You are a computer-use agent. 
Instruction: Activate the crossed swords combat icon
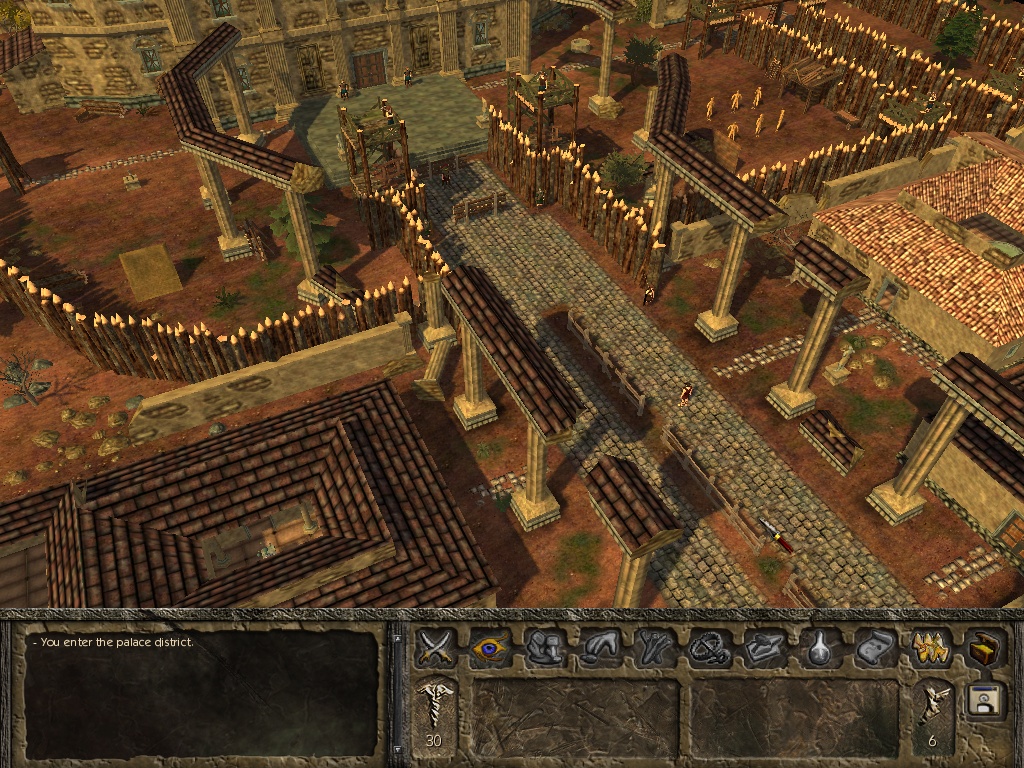(x=436, y=648)
